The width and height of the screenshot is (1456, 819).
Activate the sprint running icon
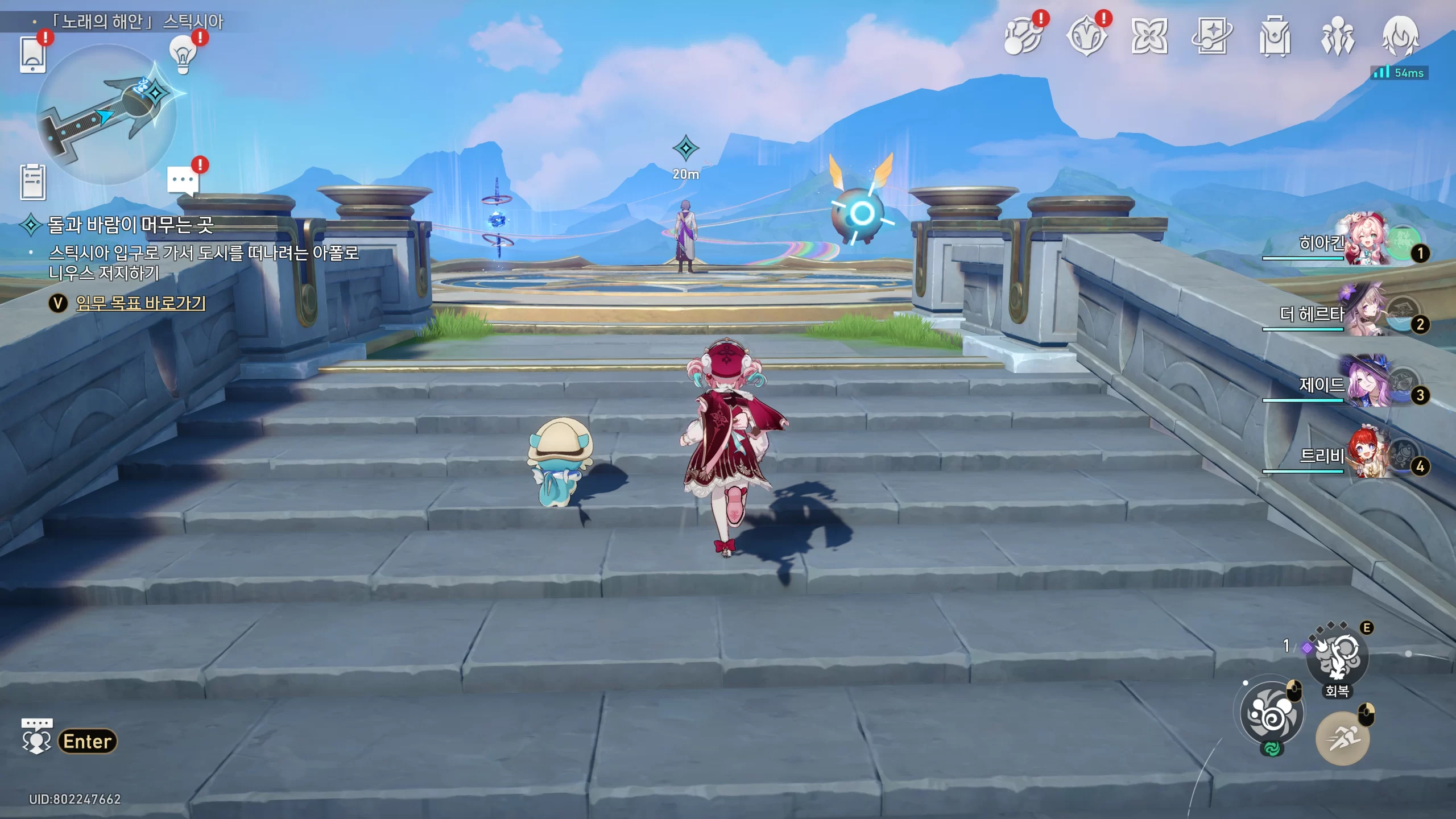(x=1342, y=738)
